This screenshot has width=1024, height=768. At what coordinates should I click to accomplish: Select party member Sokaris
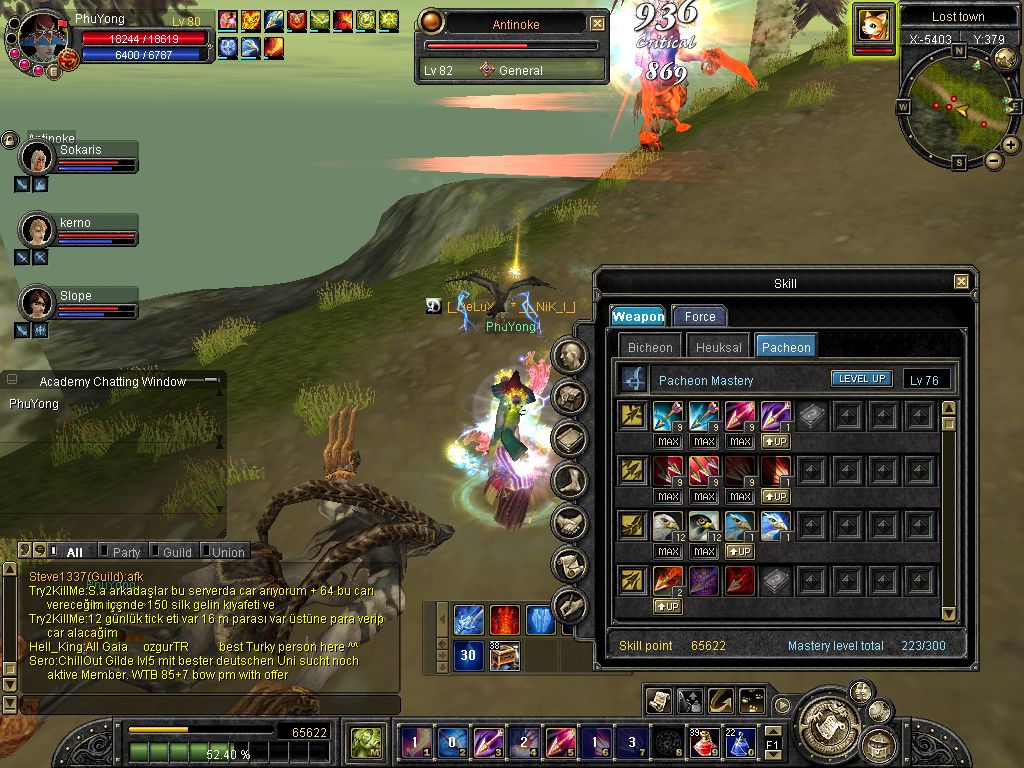tap(38, 157)
